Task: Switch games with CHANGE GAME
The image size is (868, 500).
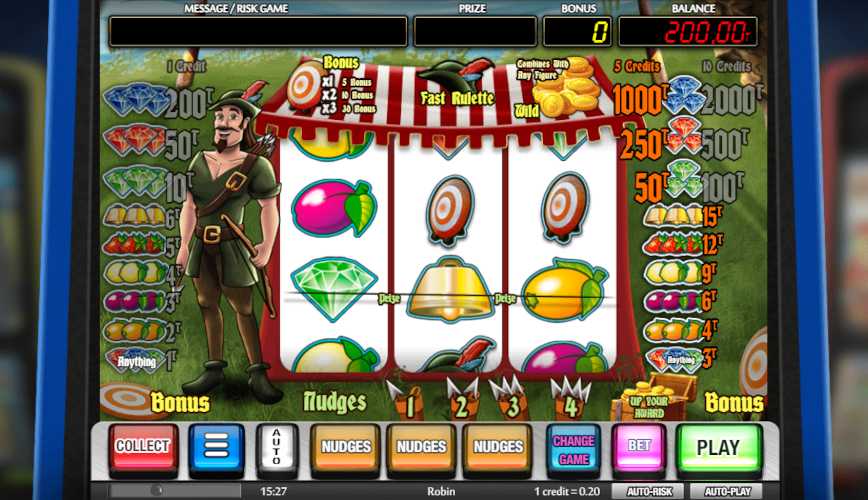Action: pyautogui.click(x=573, y=448)
